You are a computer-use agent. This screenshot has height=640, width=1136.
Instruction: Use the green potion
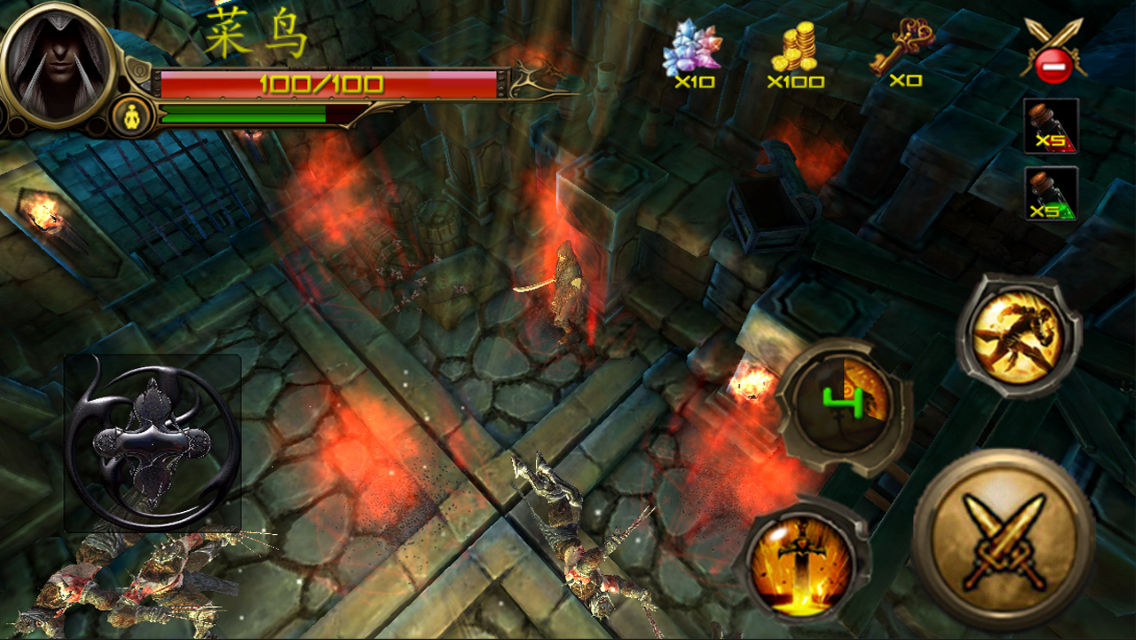tap(1051, 193)
